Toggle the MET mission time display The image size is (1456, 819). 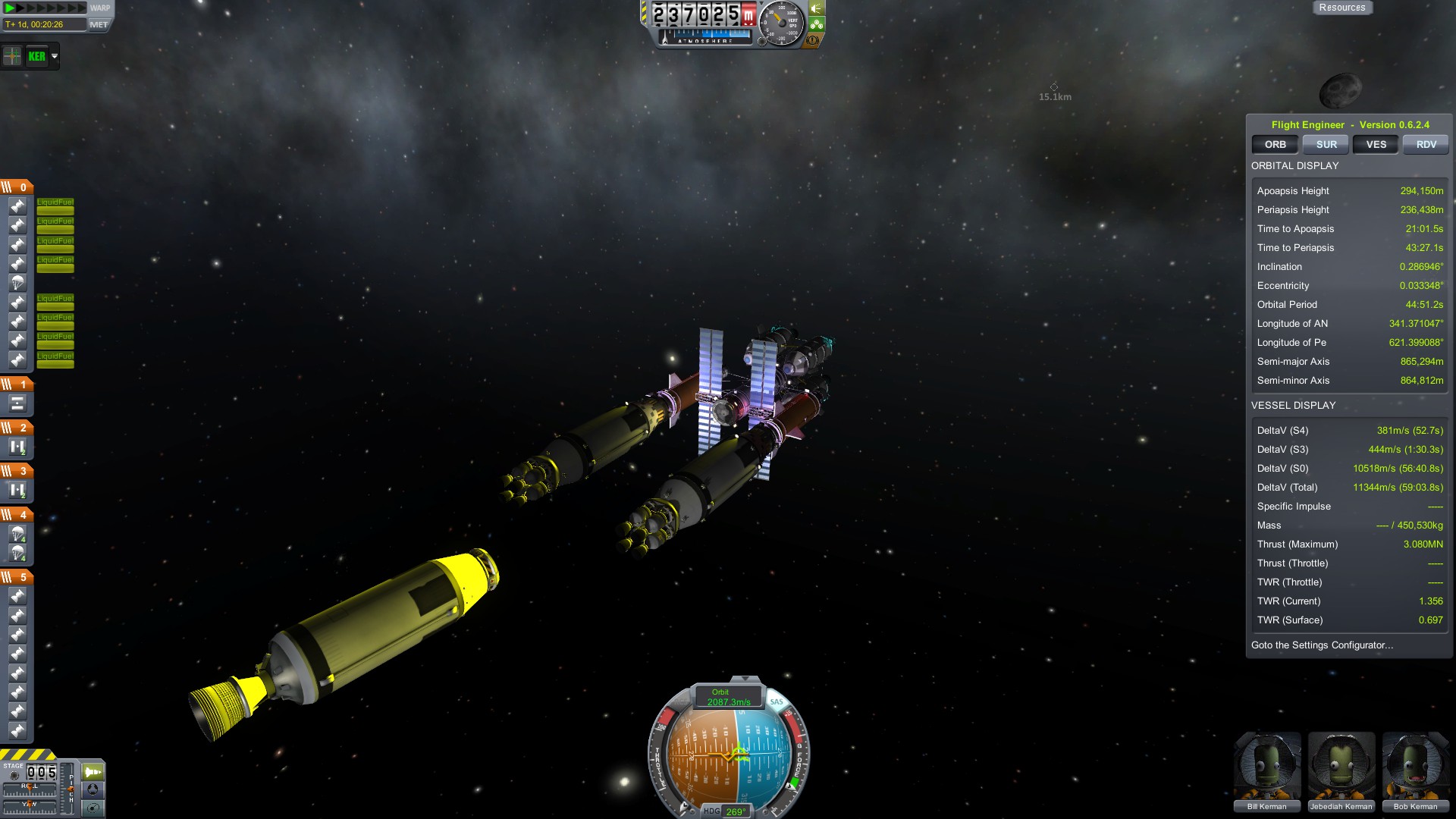99,24
